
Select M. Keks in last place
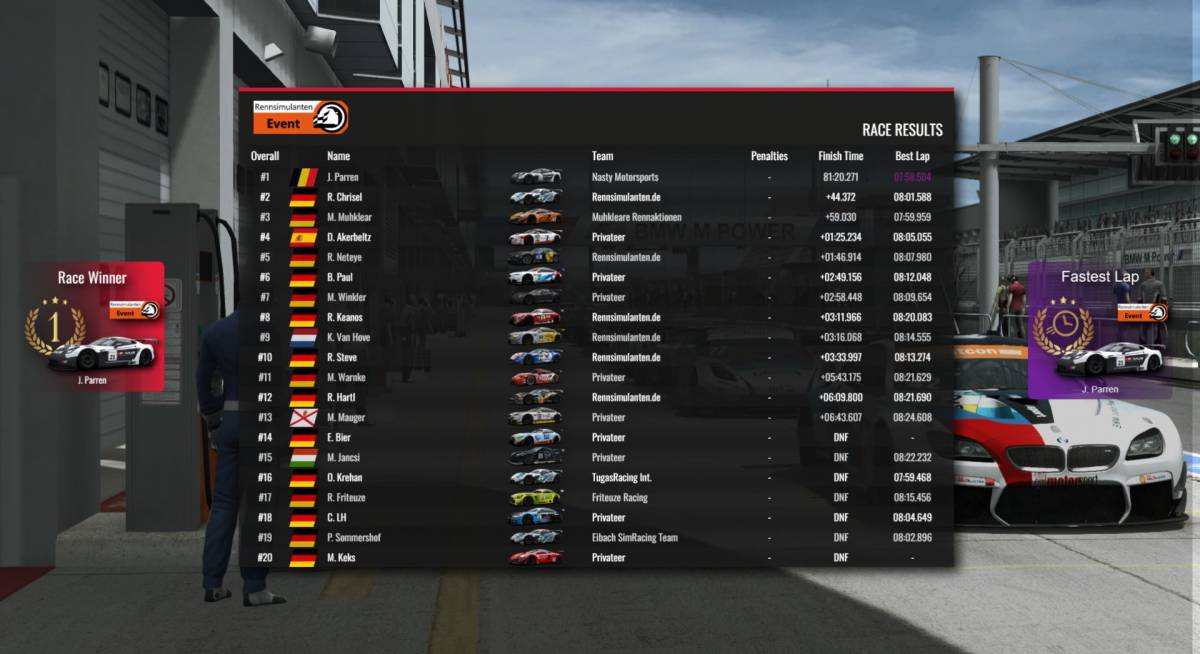(x=595, y=557)
